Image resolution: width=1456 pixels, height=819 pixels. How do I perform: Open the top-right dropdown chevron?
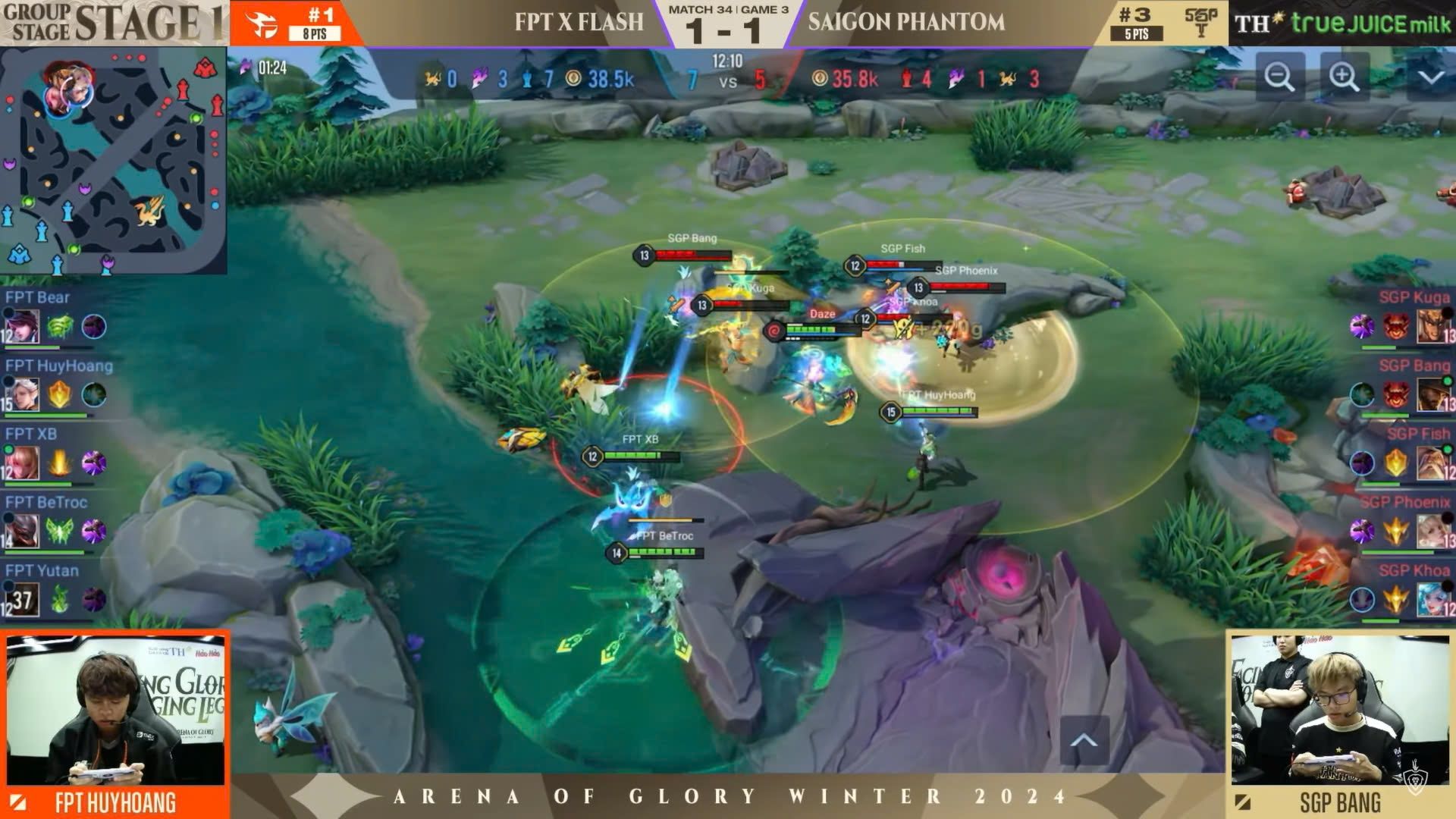point(1430,77)
